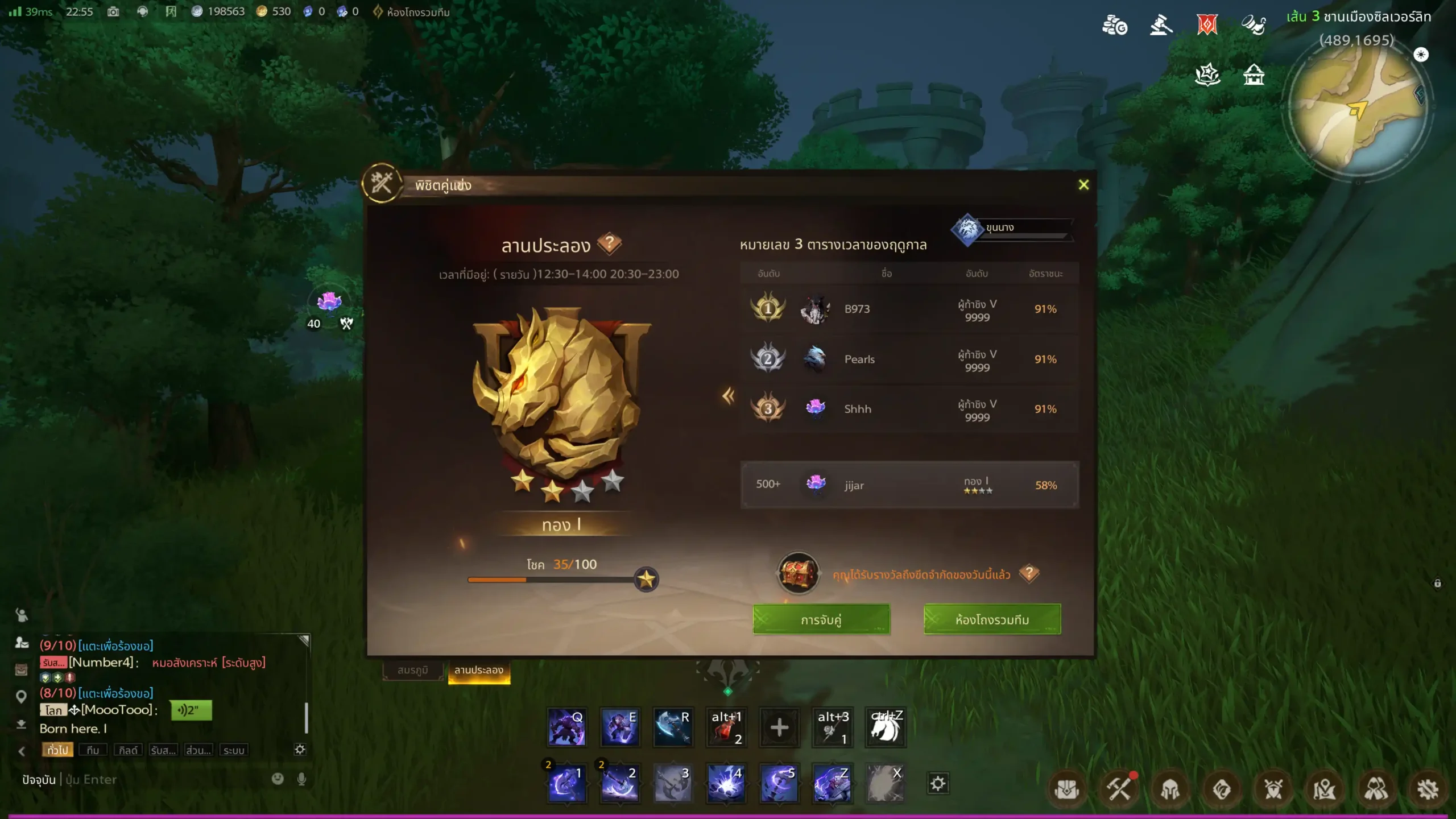Open the circular minimap
Image resolution: width=1456 pixels, height=819 pixels.
coord(1358,108)
